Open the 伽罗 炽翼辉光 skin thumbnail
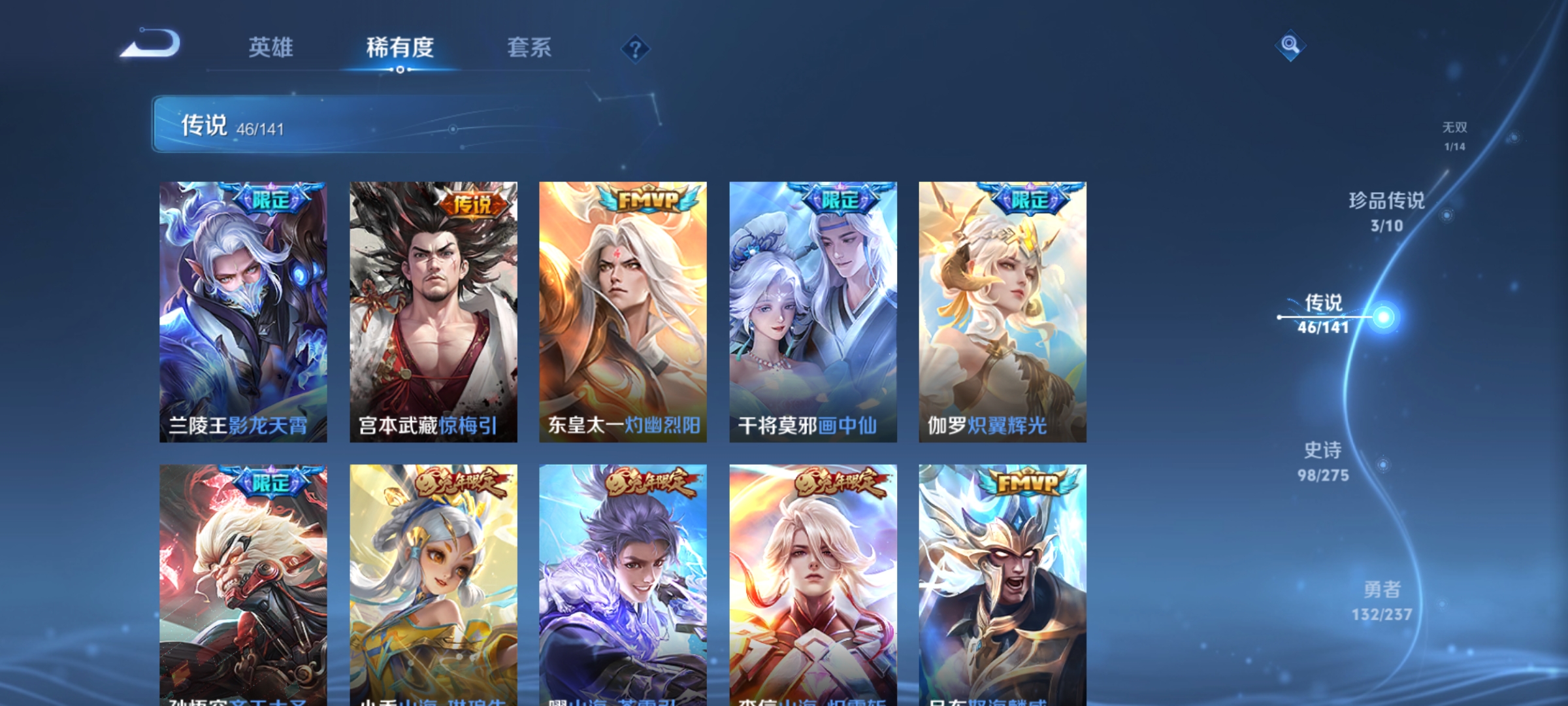Viewport: 1568px width, 706px height. (1002, 307)
